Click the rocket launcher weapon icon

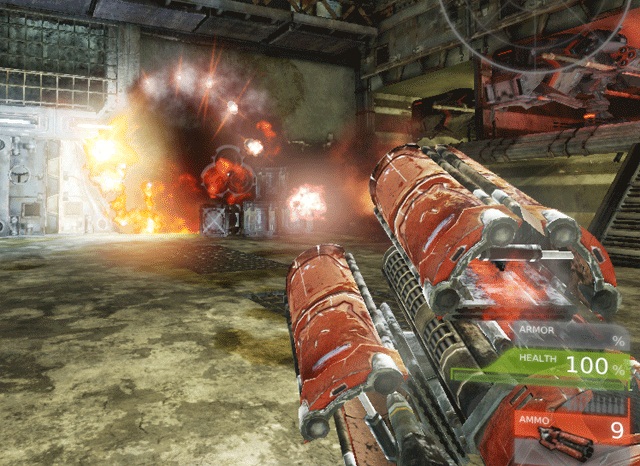tap(560, 439)
